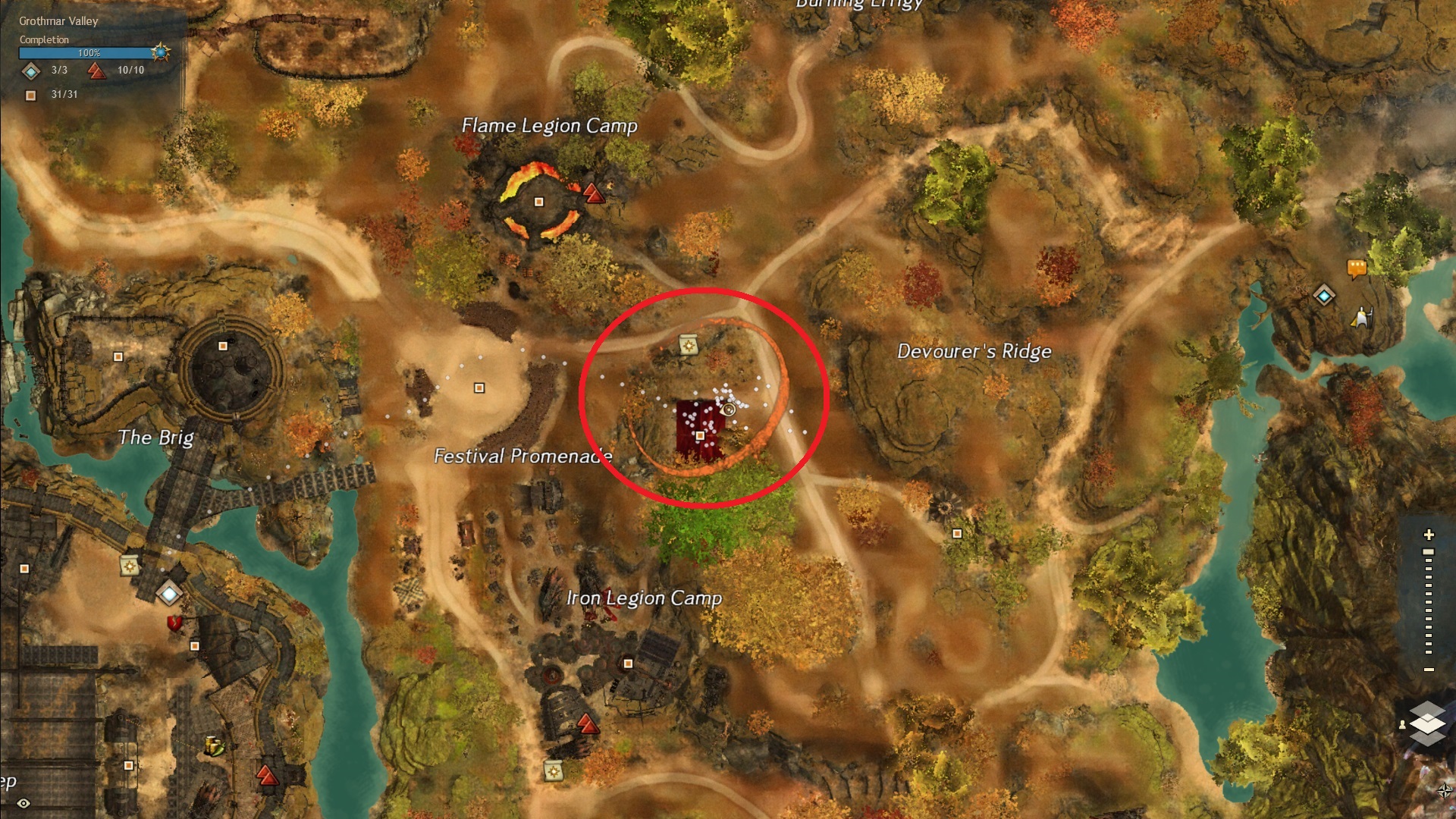Select the vista marker beside Flame Legion Camp

point(594,193)
